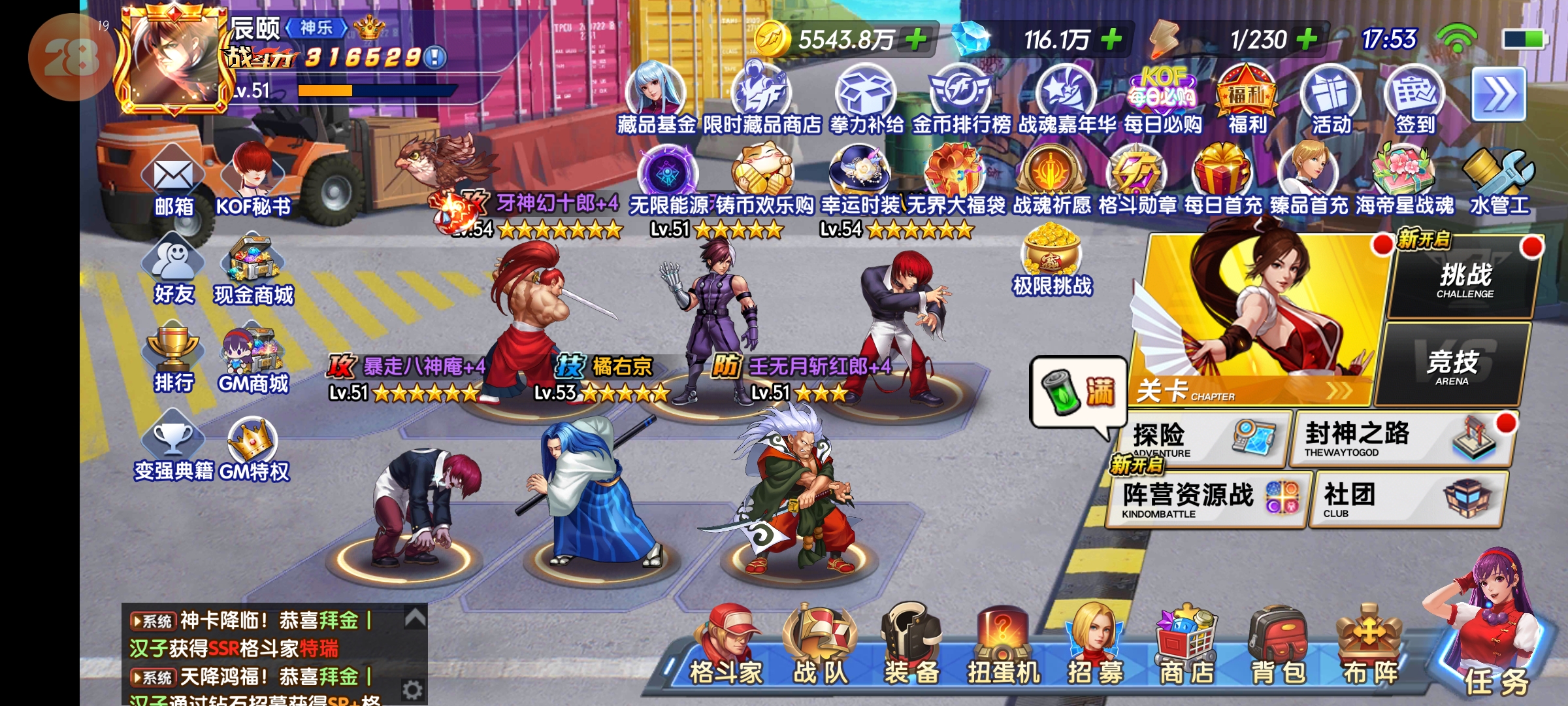Open the chat settings gear
Screen dimensions: 1568x706
tap(412, 690)
